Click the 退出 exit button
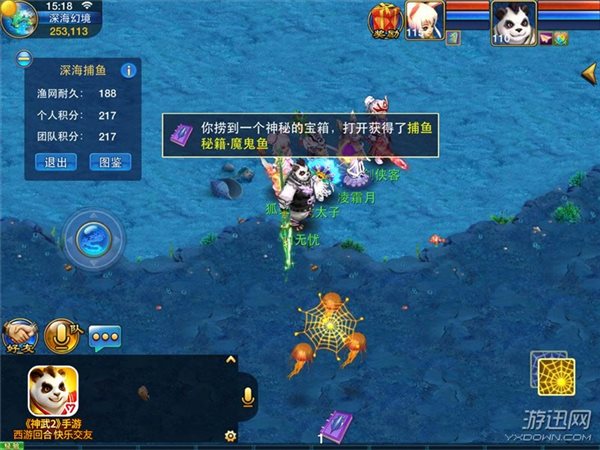 click(57, 162)
